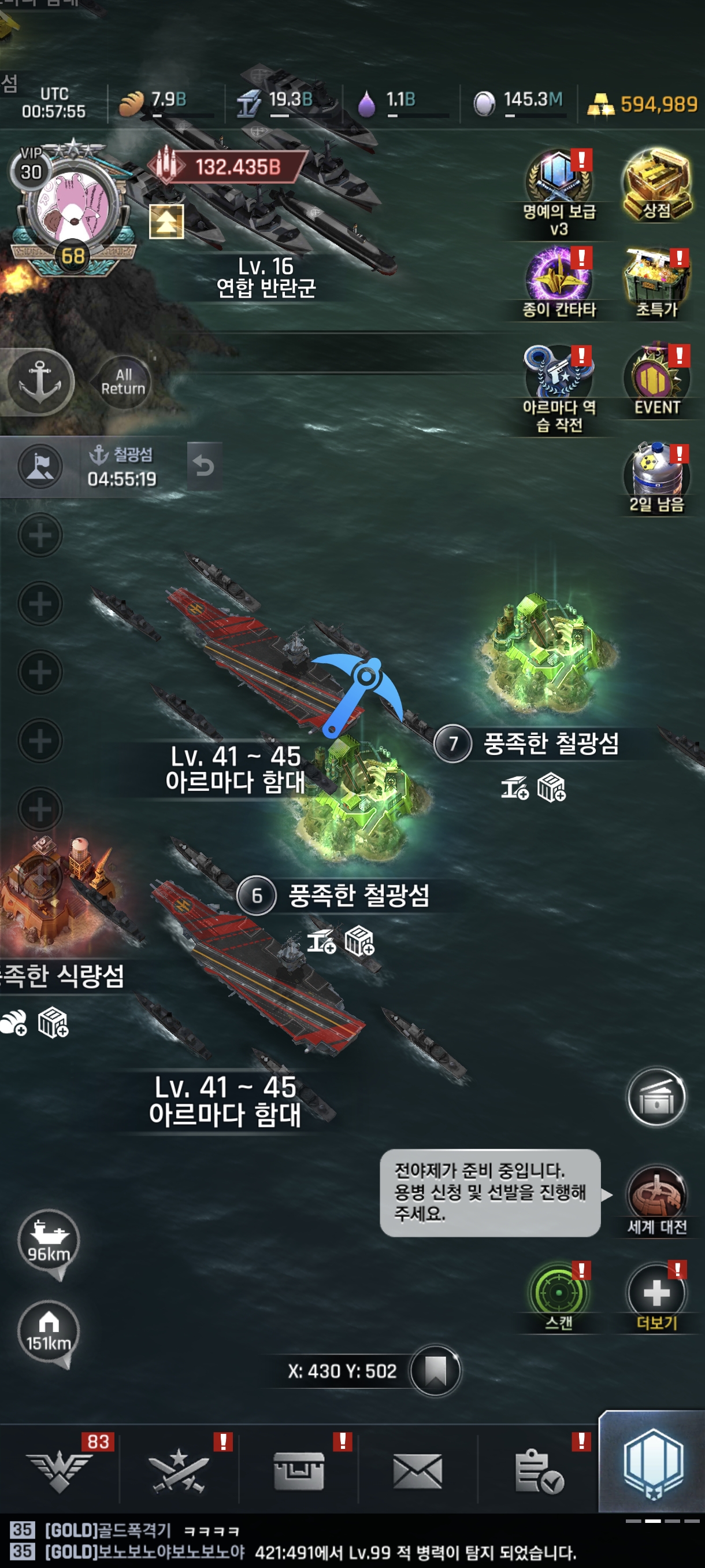Viewport: 705px width, 1568px height.
Task: Open the EVENT menu
Action: tap(656, 378)
